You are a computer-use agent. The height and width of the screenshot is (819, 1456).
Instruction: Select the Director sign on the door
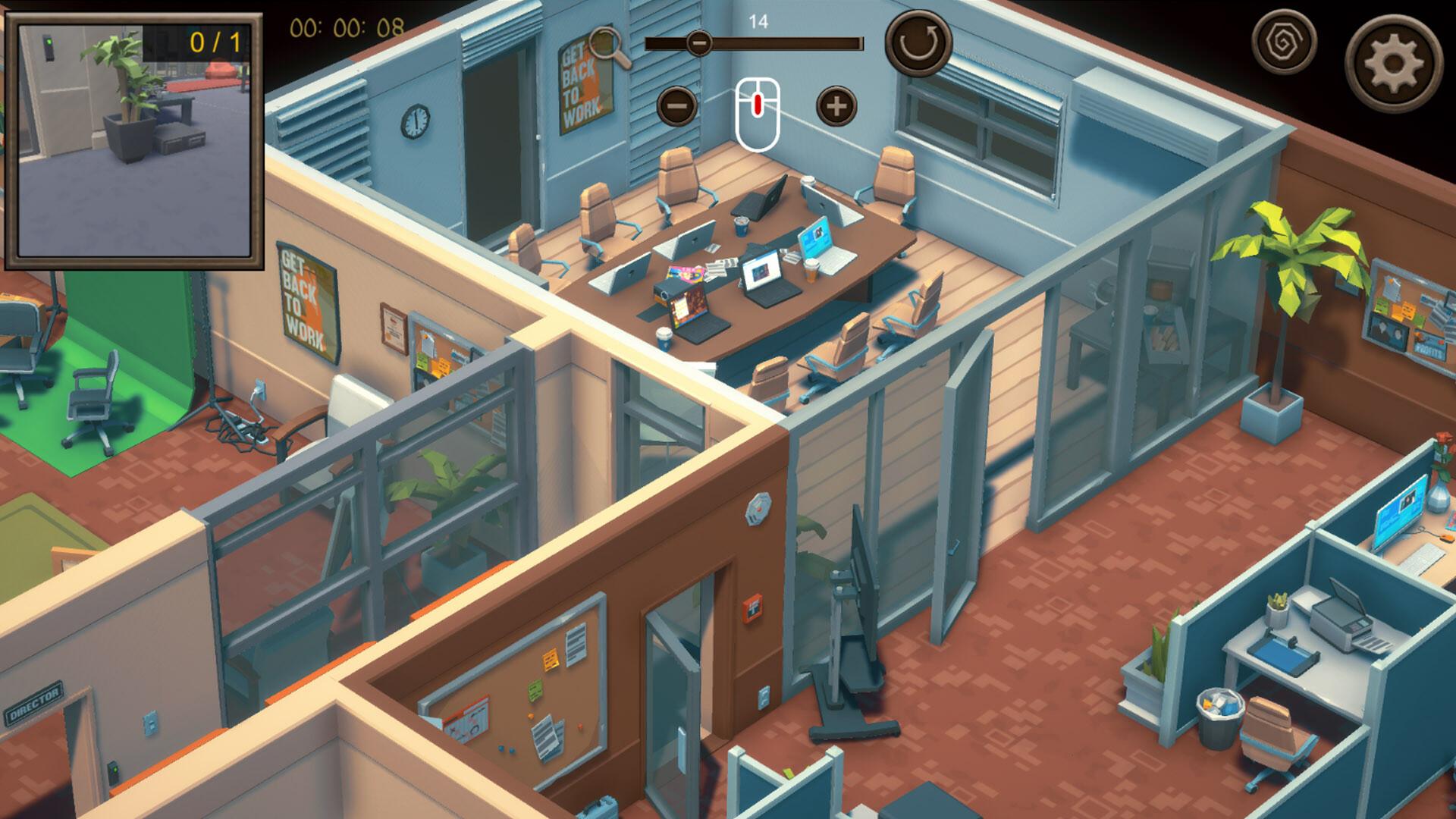tap(34, 701)
